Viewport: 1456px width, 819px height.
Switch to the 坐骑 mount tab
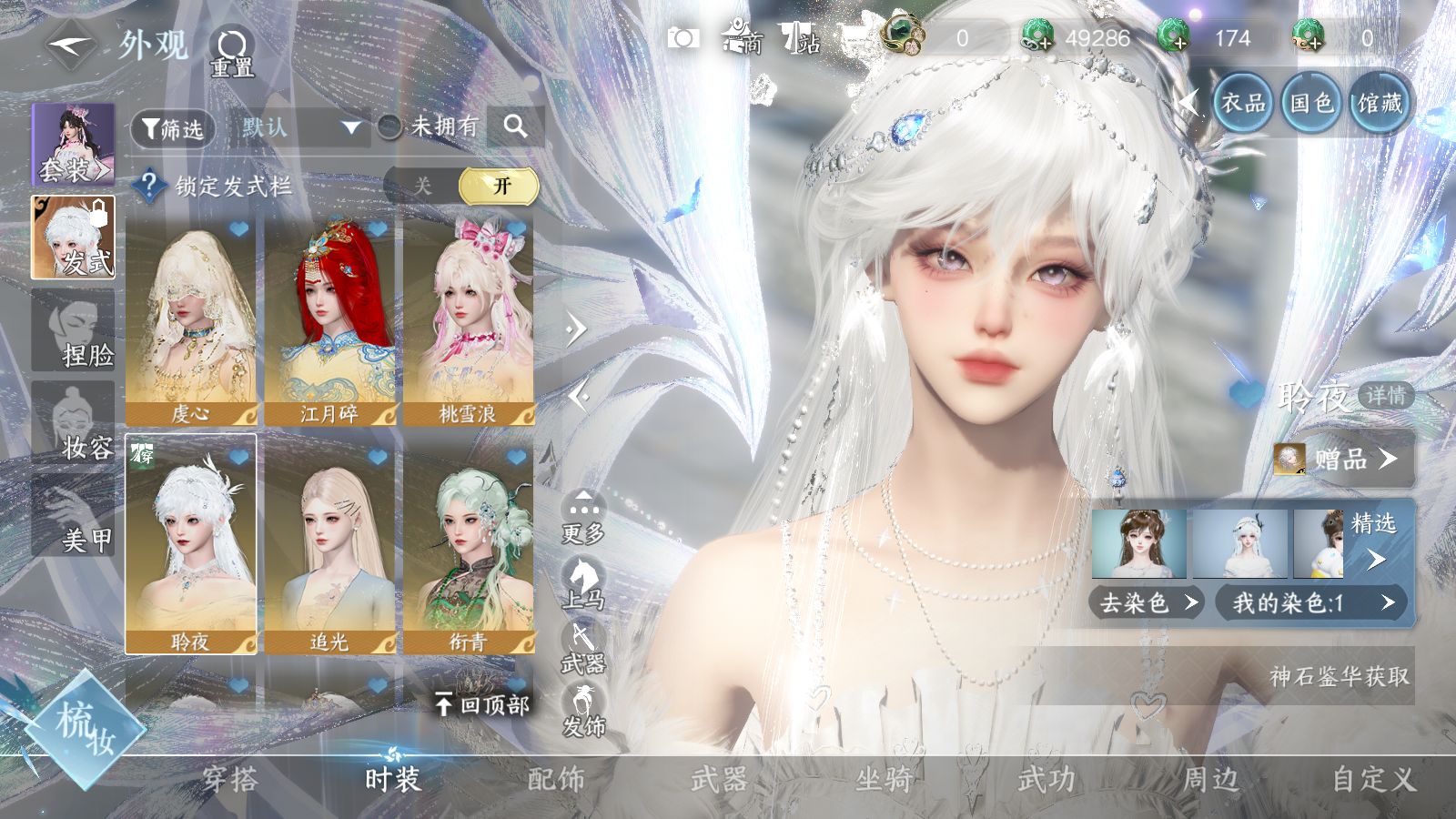(x=883, y=779)
